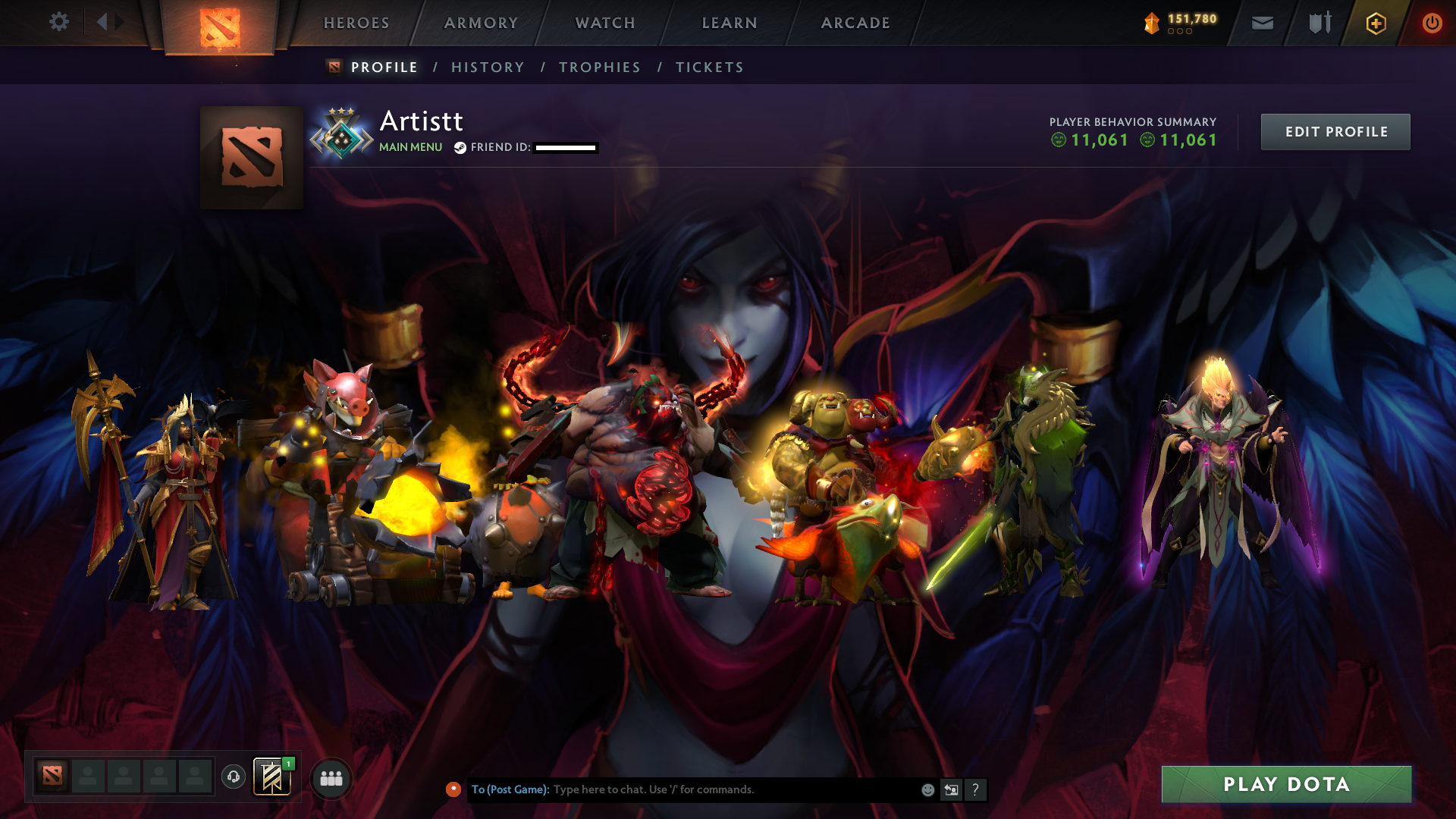Click the battle pass flag icon with notification
Screen dimensions: 1456x819
pos(272,777)
